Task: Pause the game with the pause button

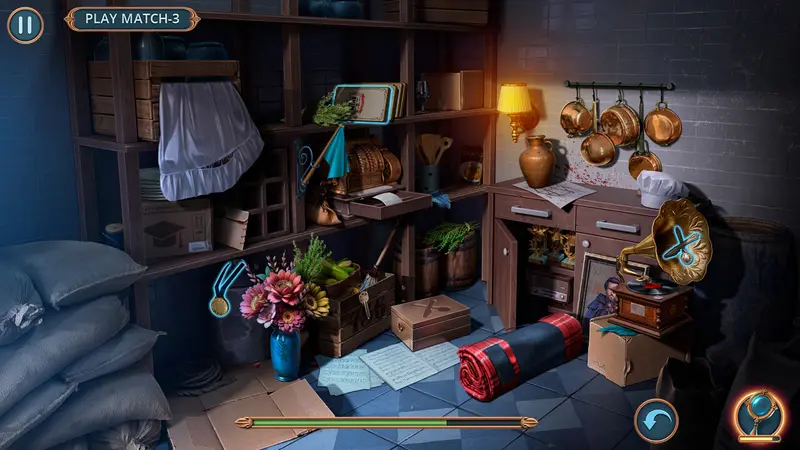Action: point(25,25)
